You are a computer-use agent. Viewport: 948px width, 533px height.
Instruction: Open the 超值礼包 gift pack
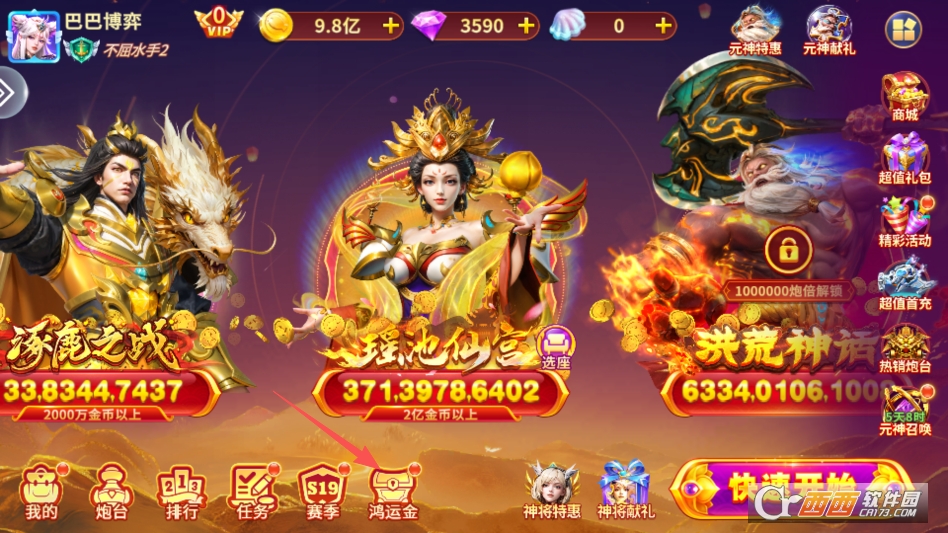(x=904, y=160)
